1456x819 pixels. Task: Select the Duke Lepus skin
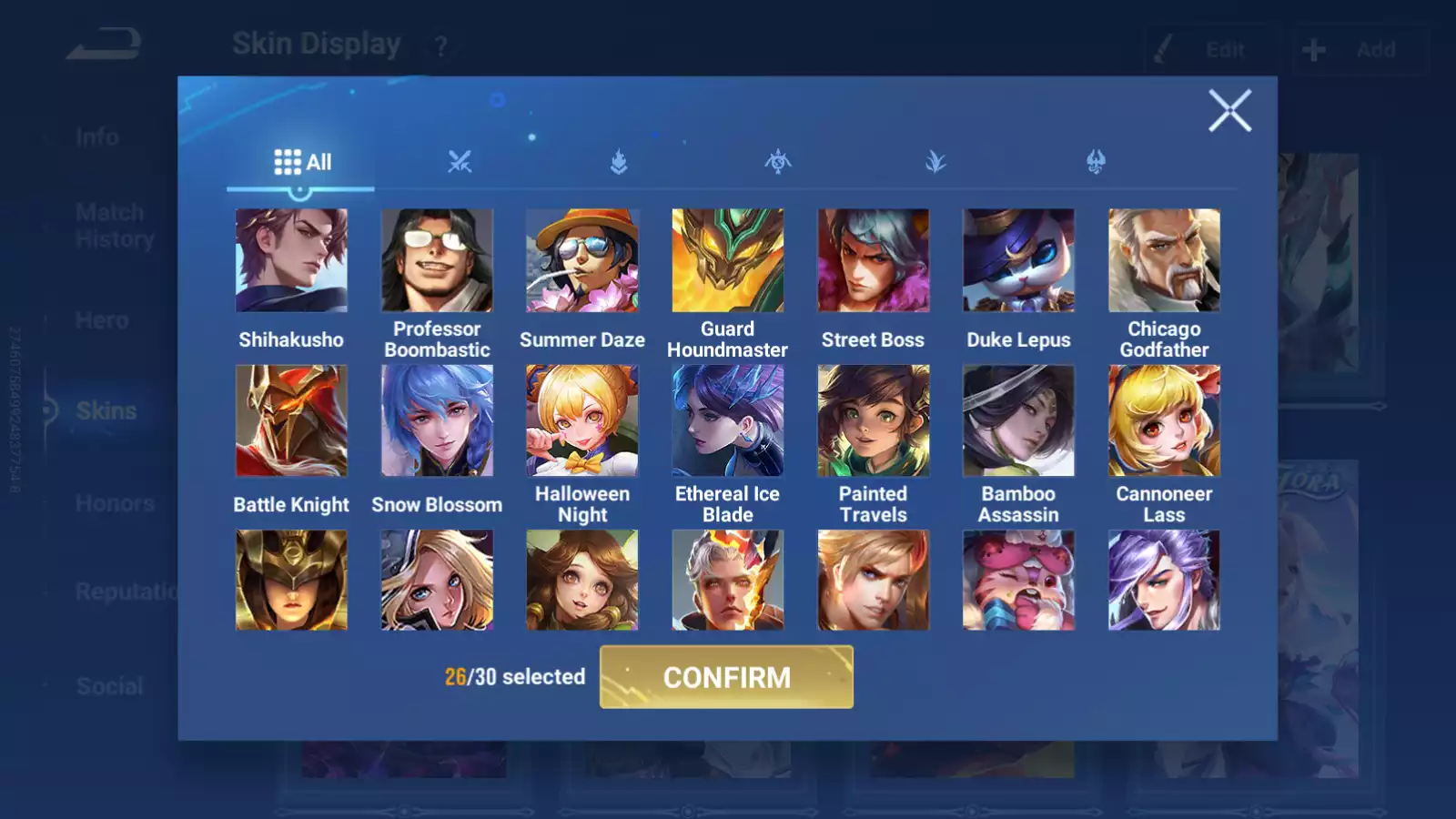tap(1018, 260)
